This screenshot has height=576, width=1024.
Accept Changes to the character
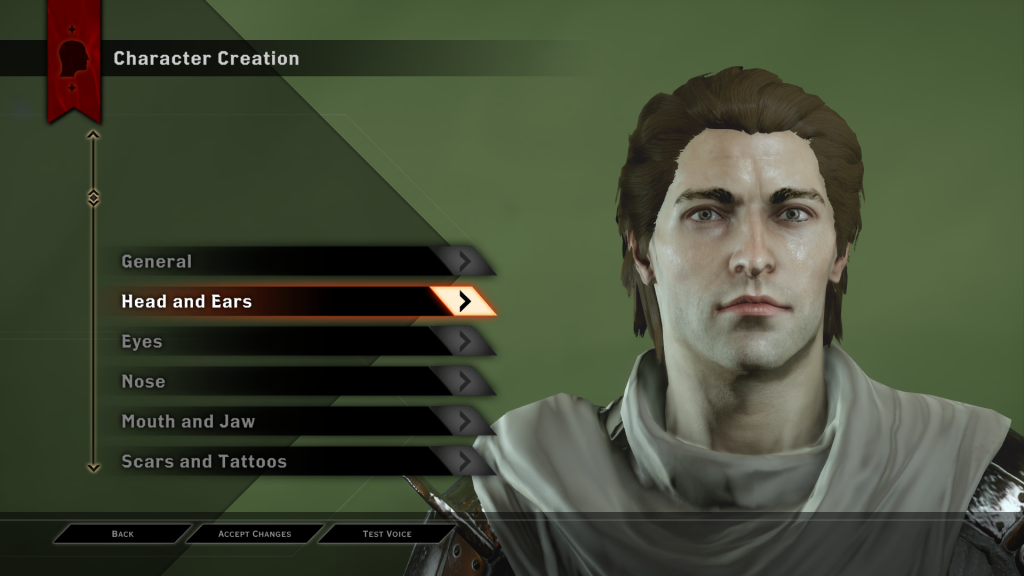pos(255,534)
